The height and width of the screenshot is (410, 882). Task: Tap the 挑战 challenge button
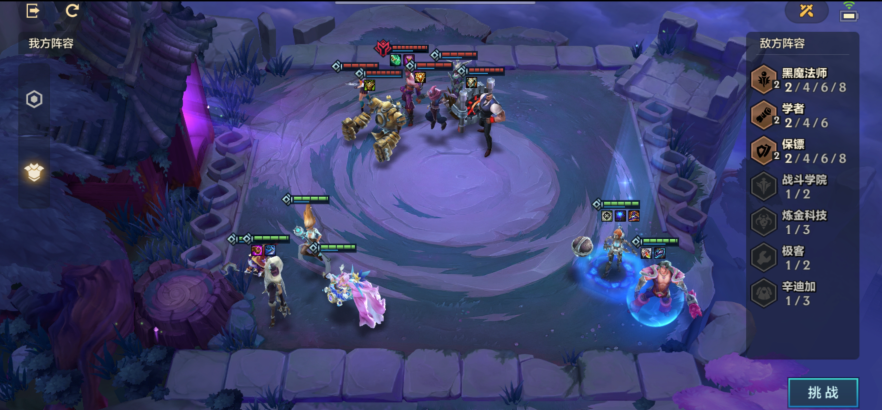tap(822, 392)
